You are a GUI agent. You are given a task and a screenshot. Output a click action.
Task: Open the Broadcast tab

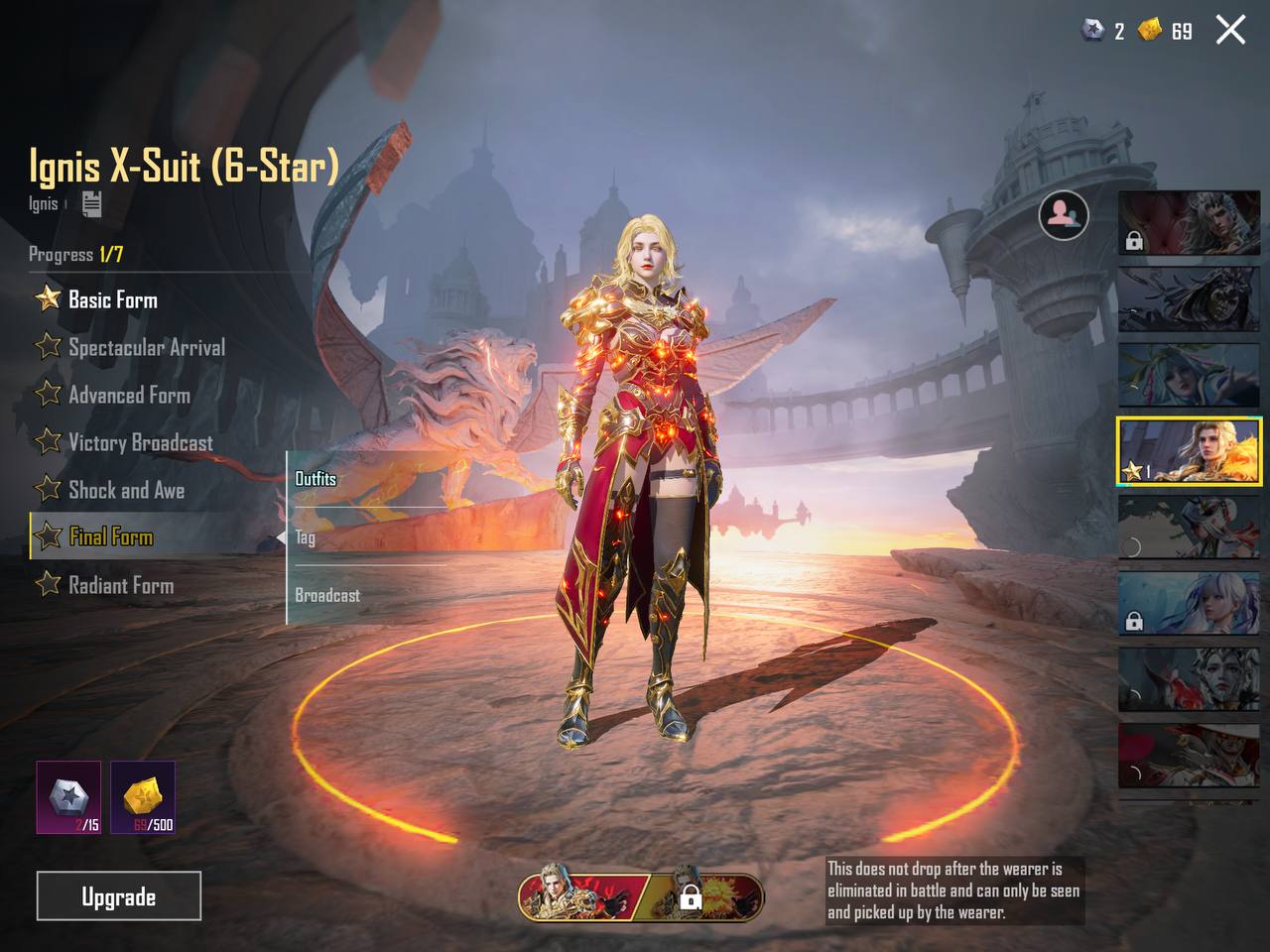(x=327, y=595)
